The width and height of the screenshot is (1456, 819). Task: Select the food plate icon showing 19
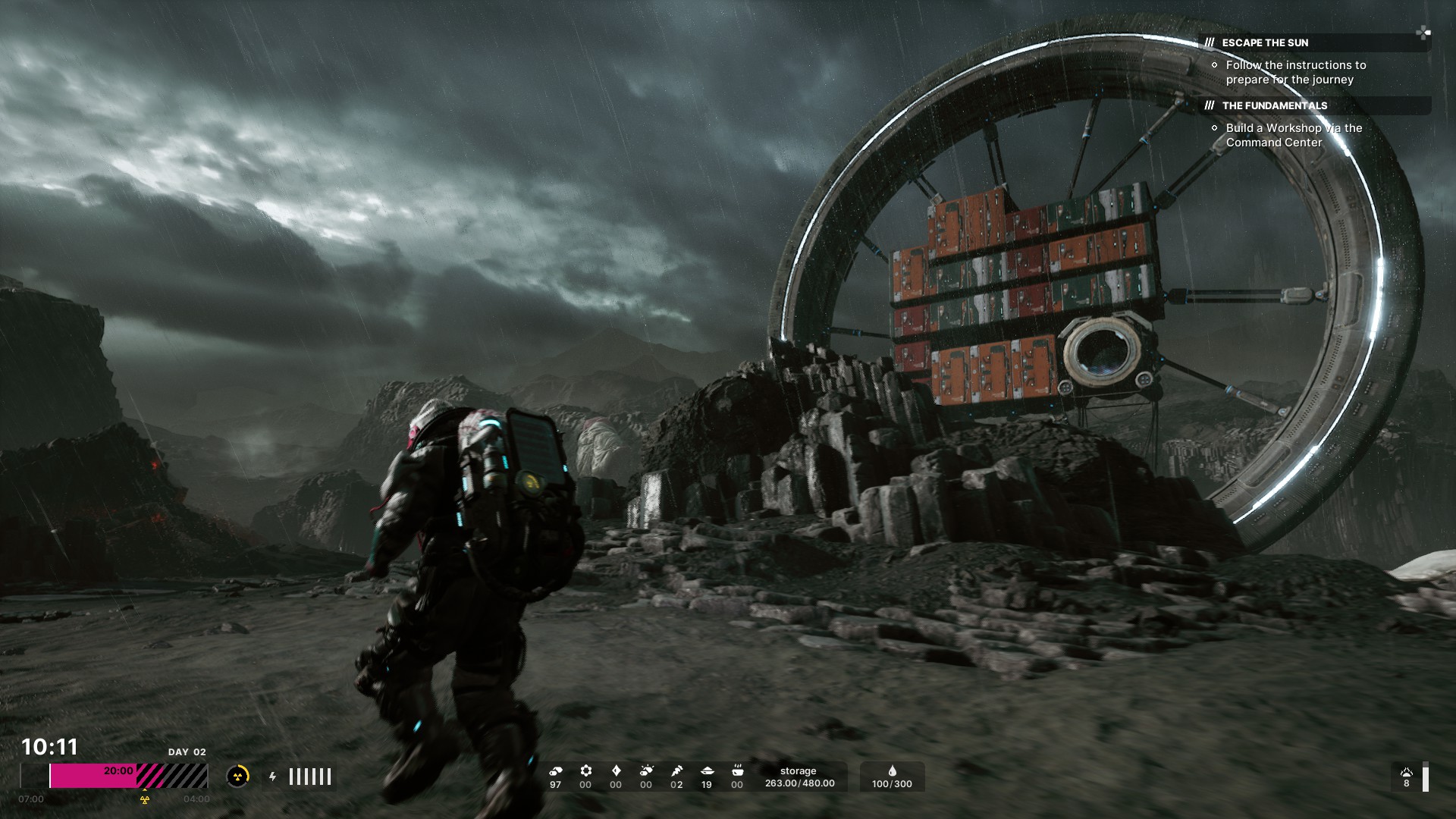point(707,771)
